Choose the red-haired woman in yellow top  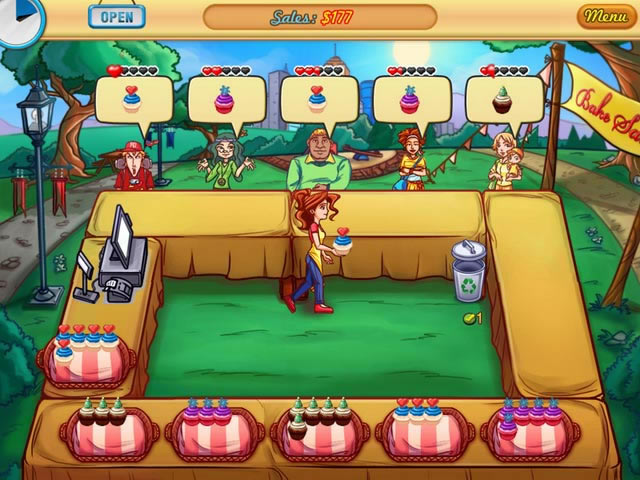[410, 160]
